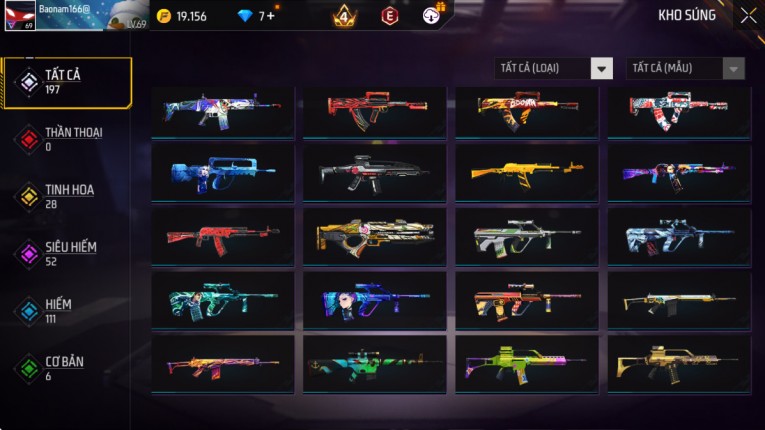The image size is (765, 430).
Task: Open the red E hexagon badge
Action: point(389,16)
